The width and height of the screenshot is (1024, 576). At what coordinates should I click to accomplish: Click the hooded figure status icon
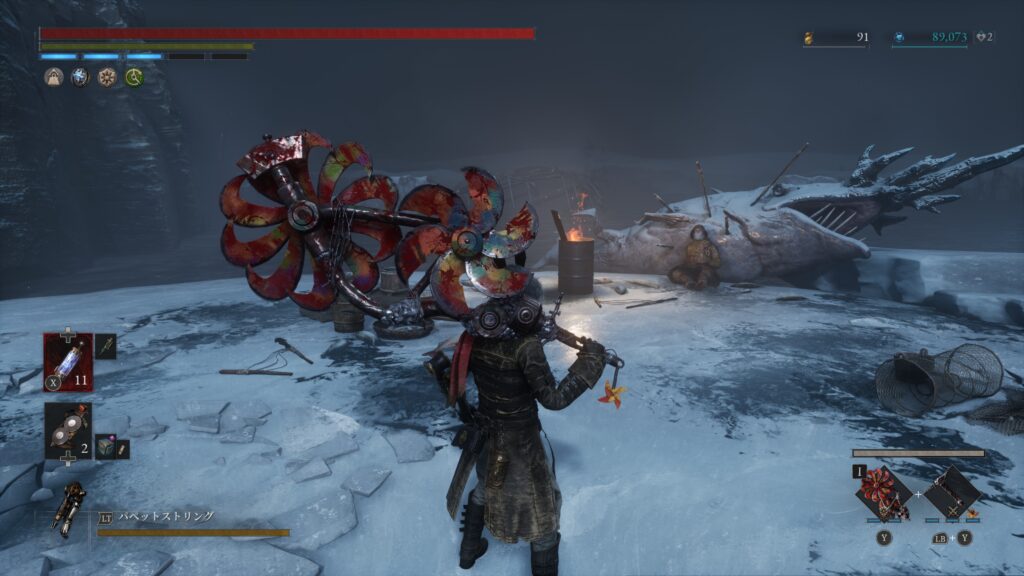click(x=54, y=77)
